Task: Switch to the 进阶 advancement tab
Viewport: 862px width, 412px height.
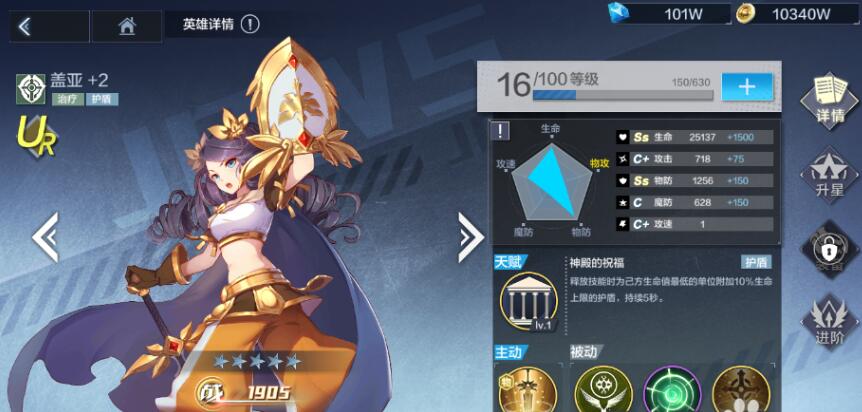Action: coord(829,320)
